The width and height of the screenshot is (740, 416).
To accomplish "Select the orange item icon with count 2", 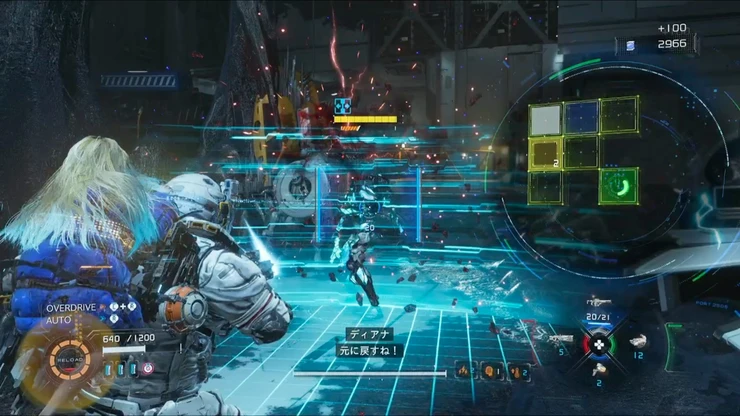I will point(518,371).
